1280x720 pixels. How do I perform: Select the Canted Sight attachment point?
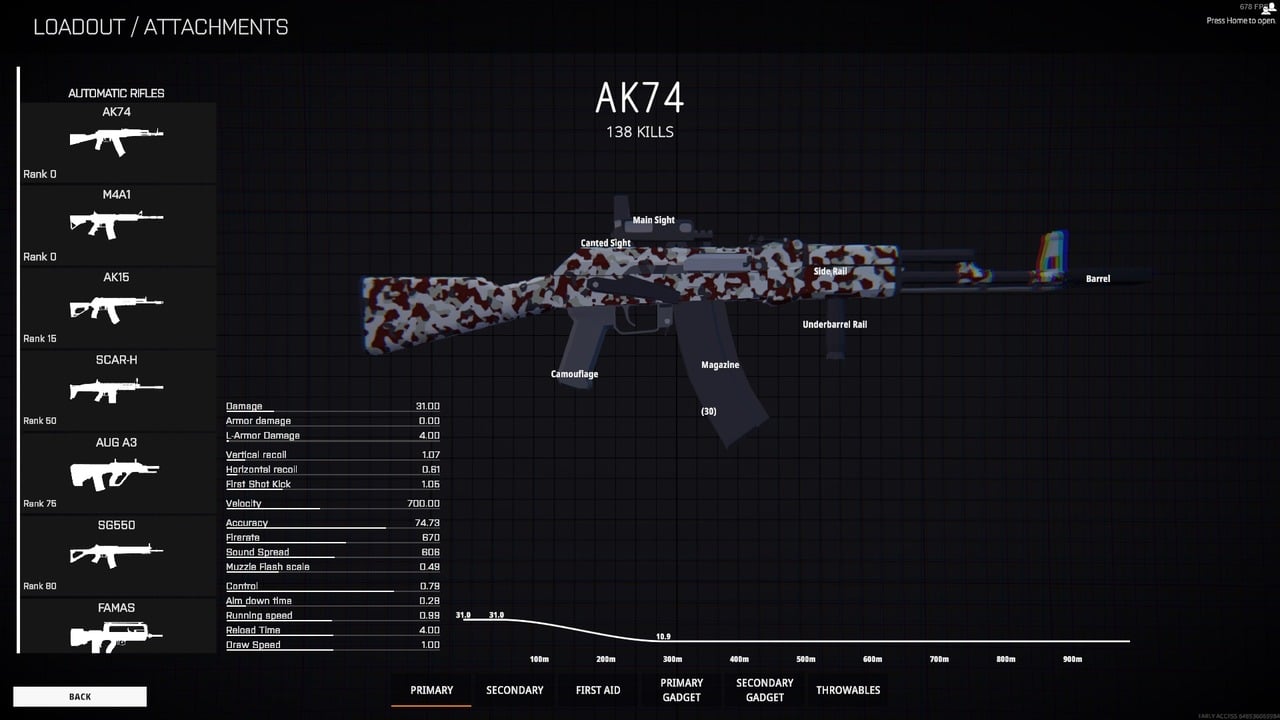pyautogui.click(x=605, y=243)
